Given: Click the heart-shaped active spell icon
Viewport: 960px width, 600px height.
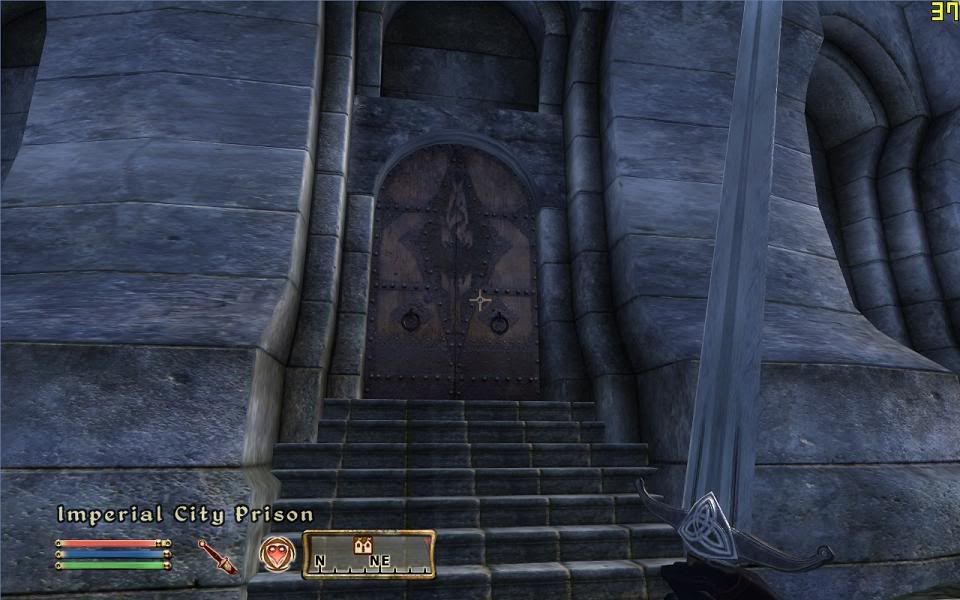Looking at the screenshot, I should pos(276,553).
